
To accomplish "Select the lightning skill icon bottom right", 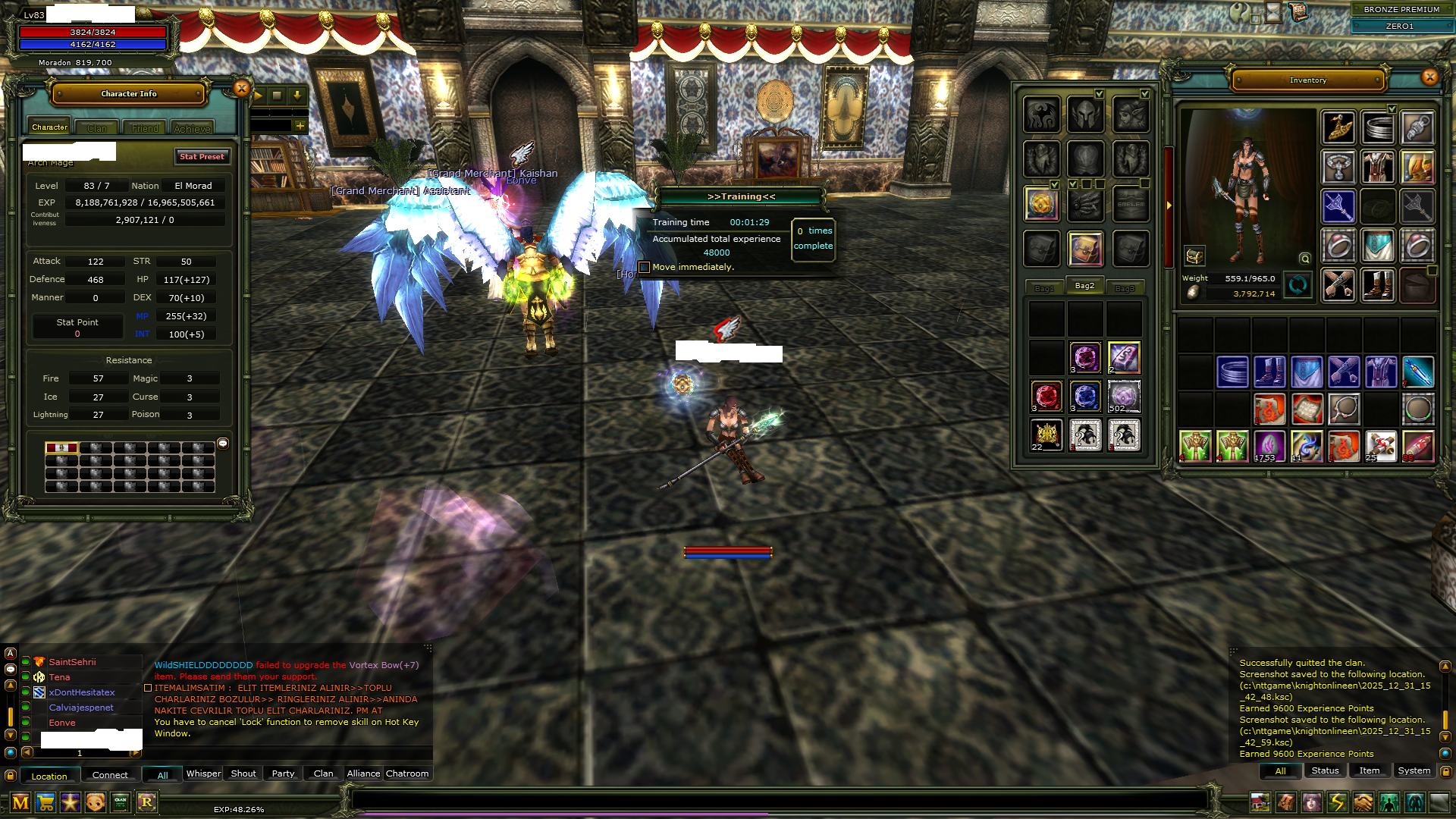I will point(1338,803).
